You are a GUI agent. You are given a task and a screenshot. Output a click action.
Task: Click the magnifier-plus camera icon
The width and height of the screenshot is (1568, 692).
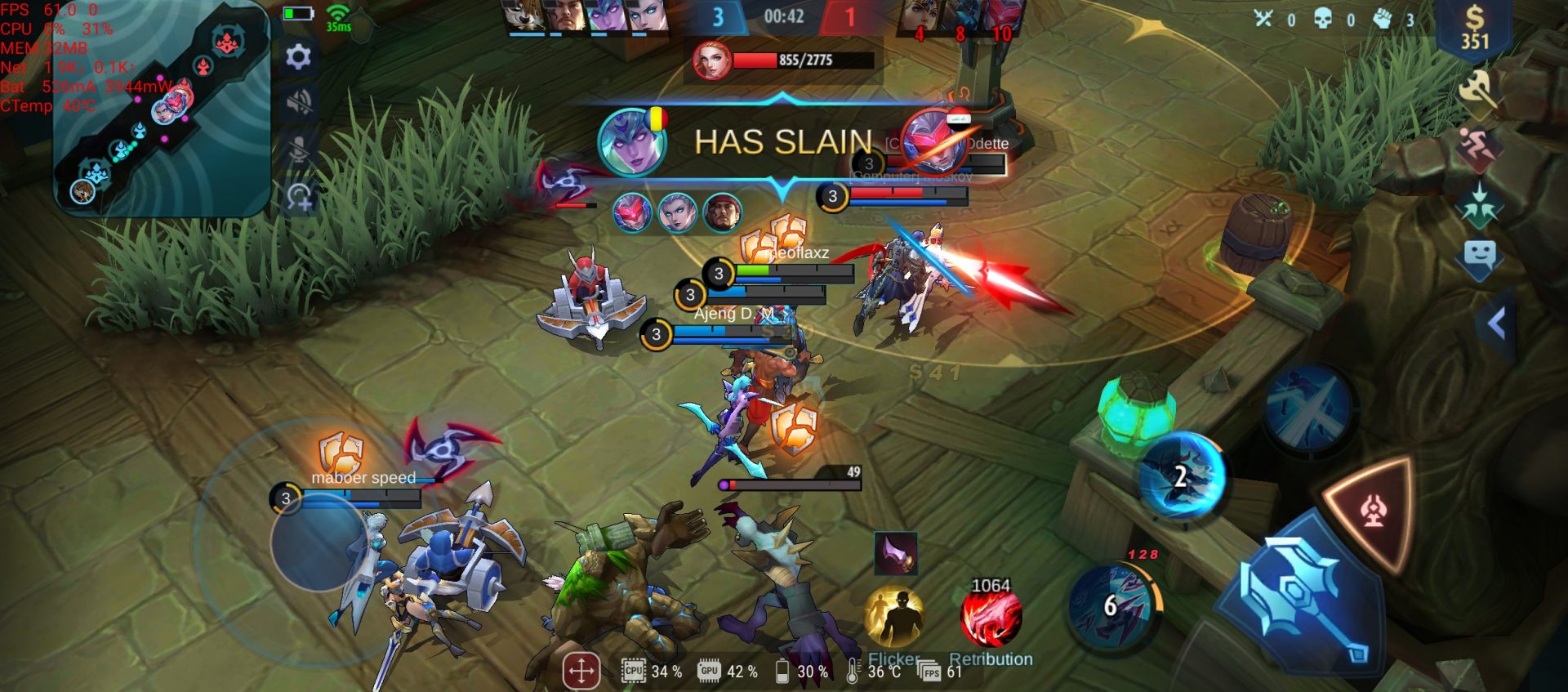click(x=299, y=197)
